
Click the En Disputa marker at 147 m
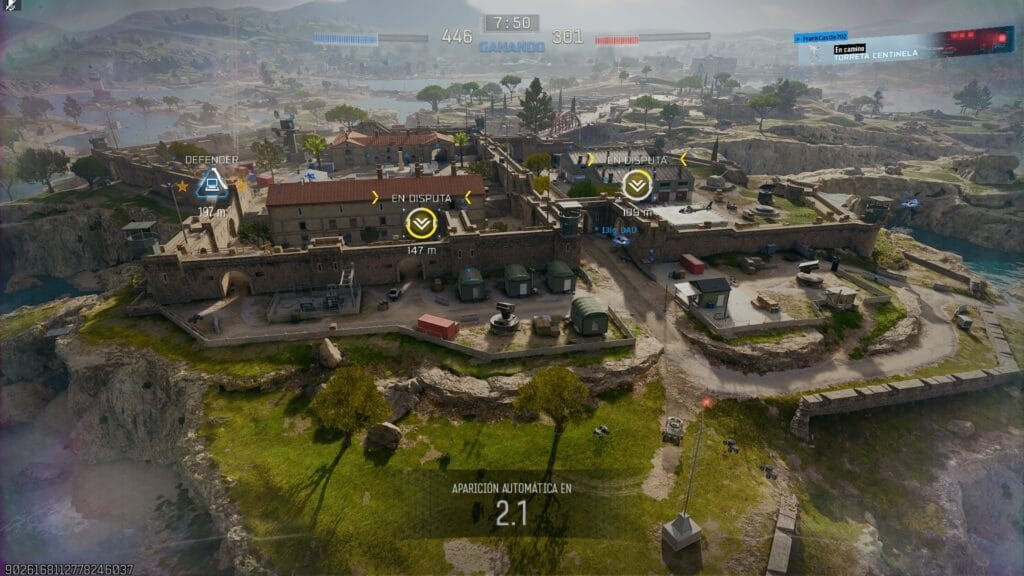(x=419, y=222)
